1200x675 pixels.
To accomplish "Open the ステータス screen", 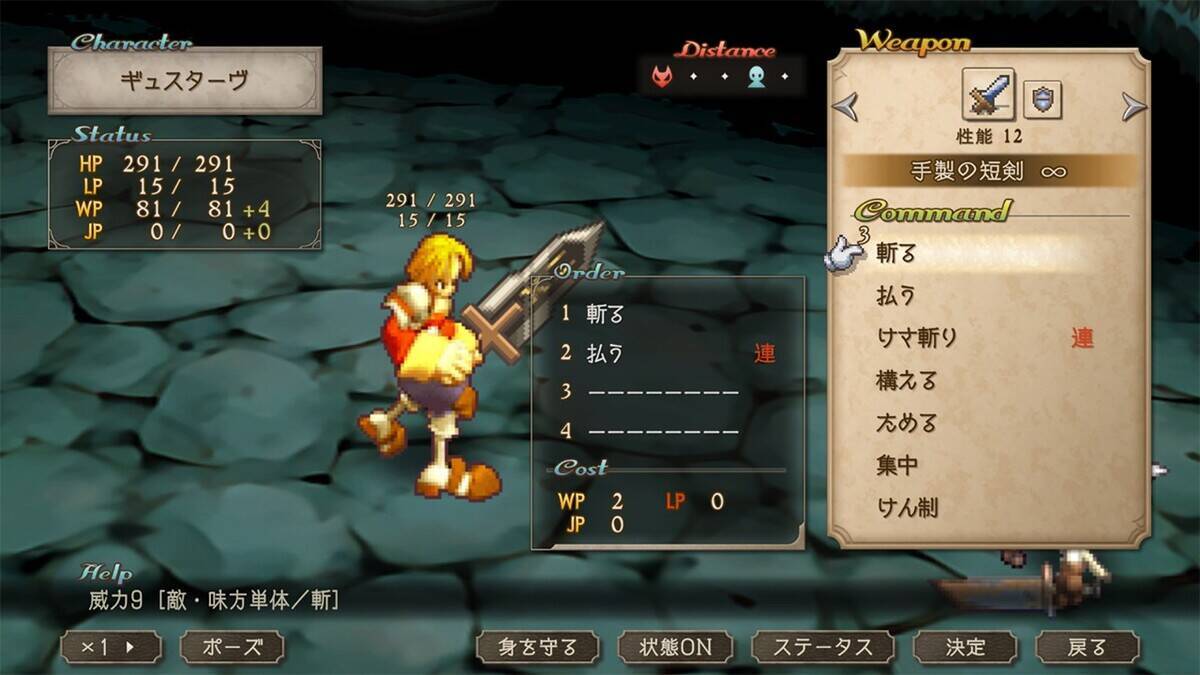I will [824, 647].
